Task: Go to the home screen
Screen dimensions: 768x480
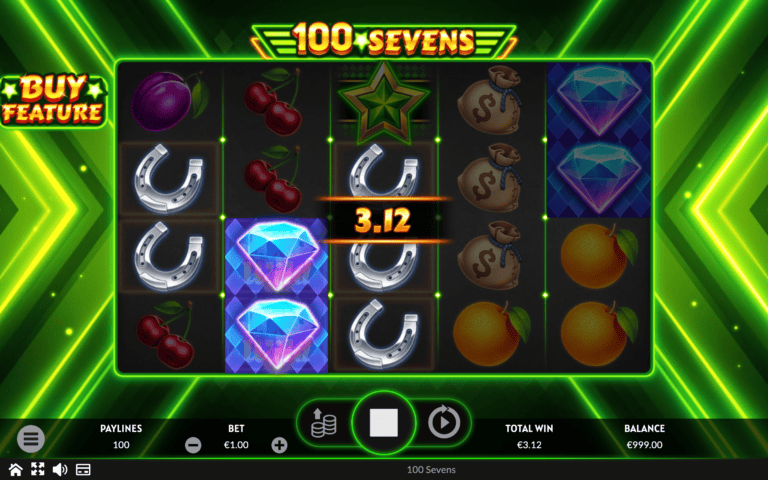Action: [15, 469]
